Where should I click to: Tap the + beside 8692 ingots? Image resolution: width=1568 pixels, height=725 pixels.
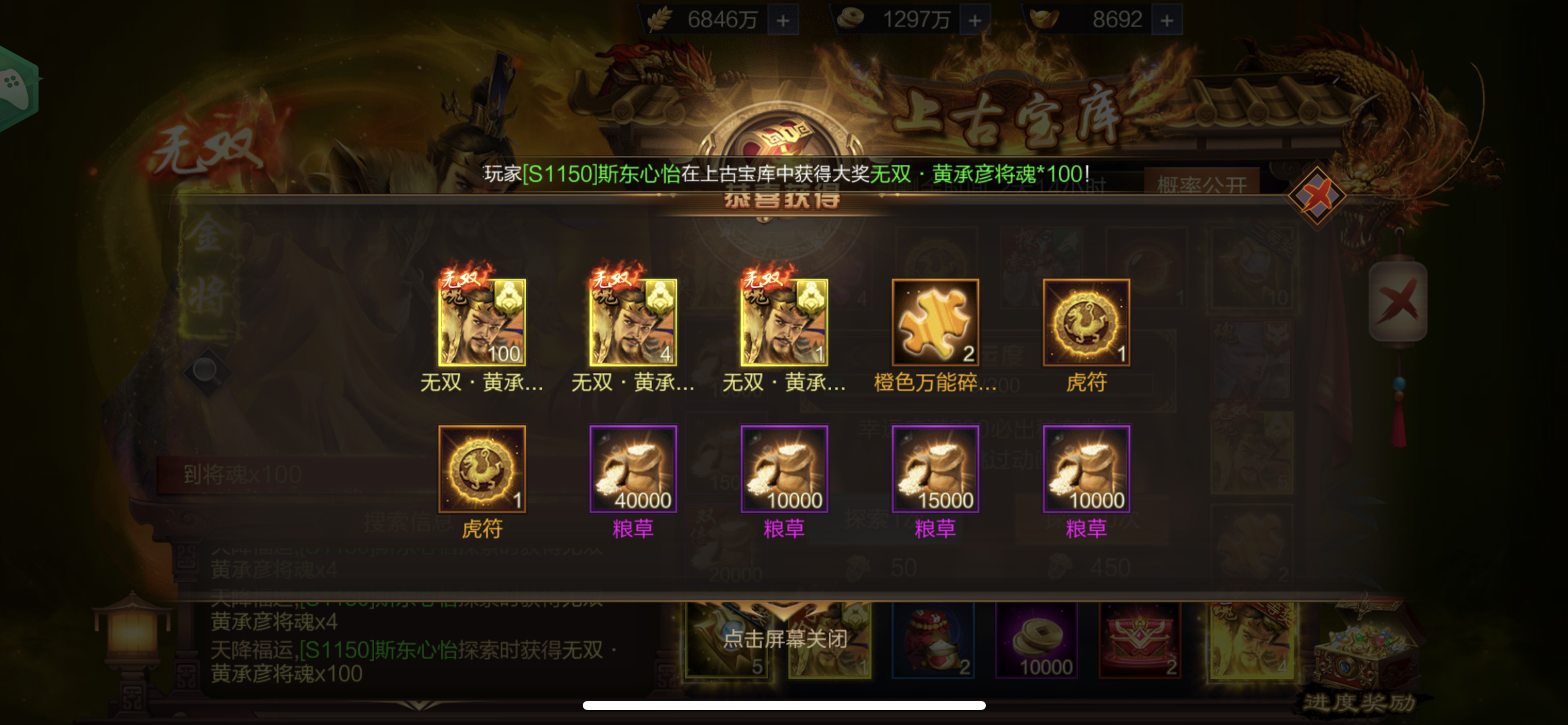click(x=1167, y=18)
